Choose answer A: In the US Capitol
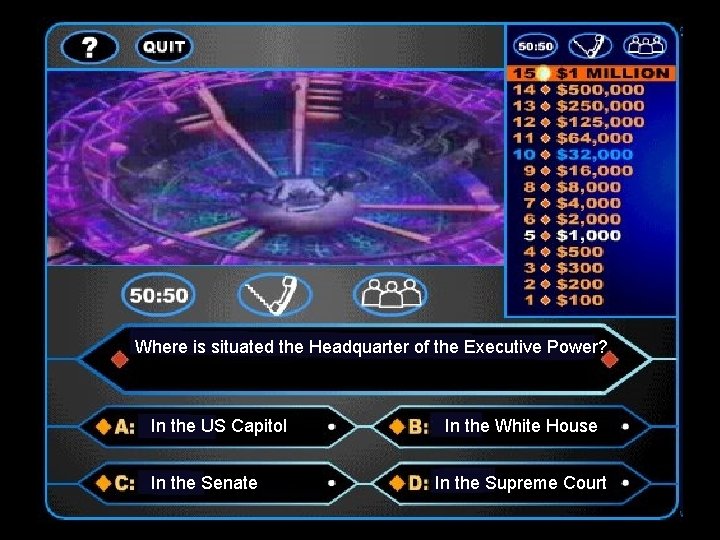 coord(218,426)
